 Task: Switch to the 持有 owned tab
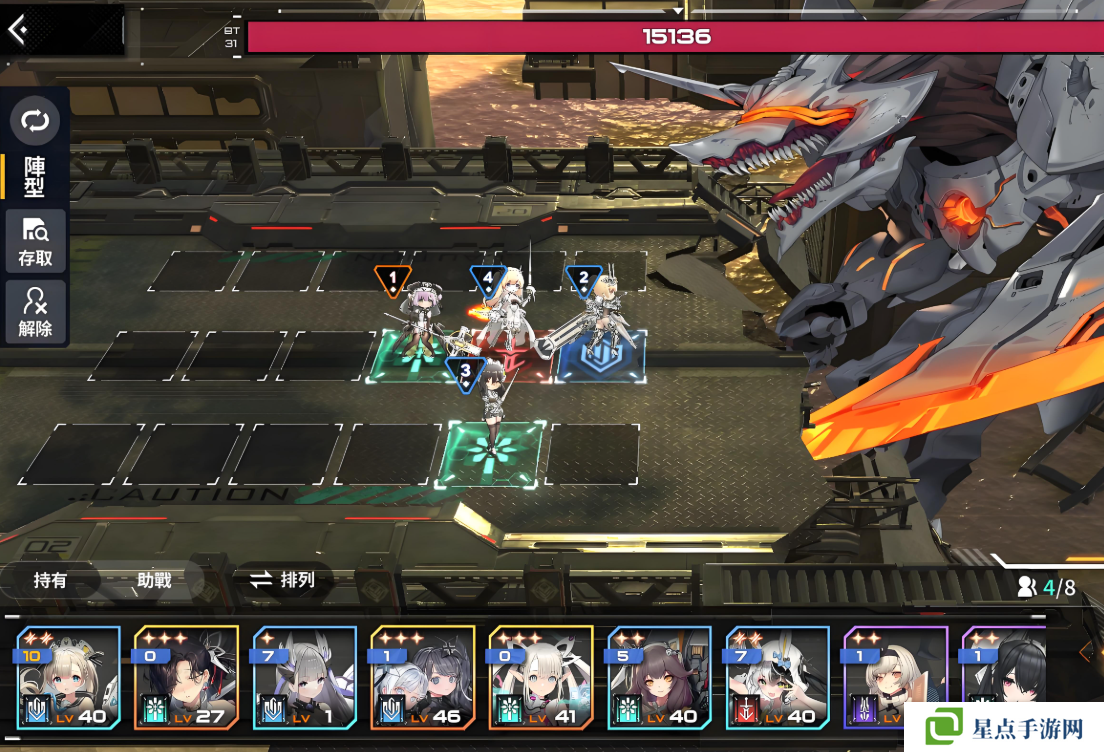(50, 580)
